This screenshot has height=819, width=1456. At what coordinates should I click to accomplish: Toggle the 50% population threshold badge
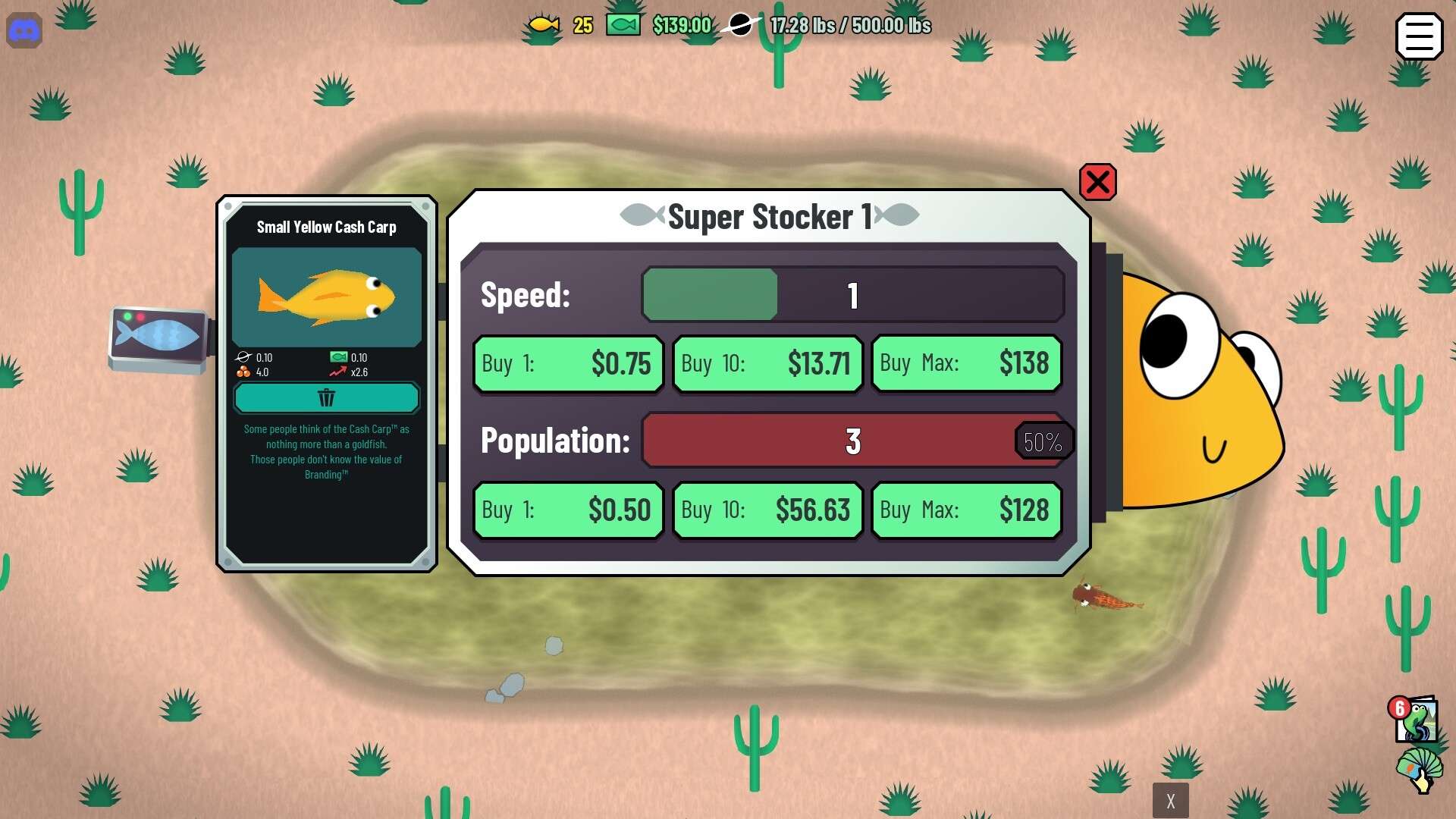(1043, 441)
